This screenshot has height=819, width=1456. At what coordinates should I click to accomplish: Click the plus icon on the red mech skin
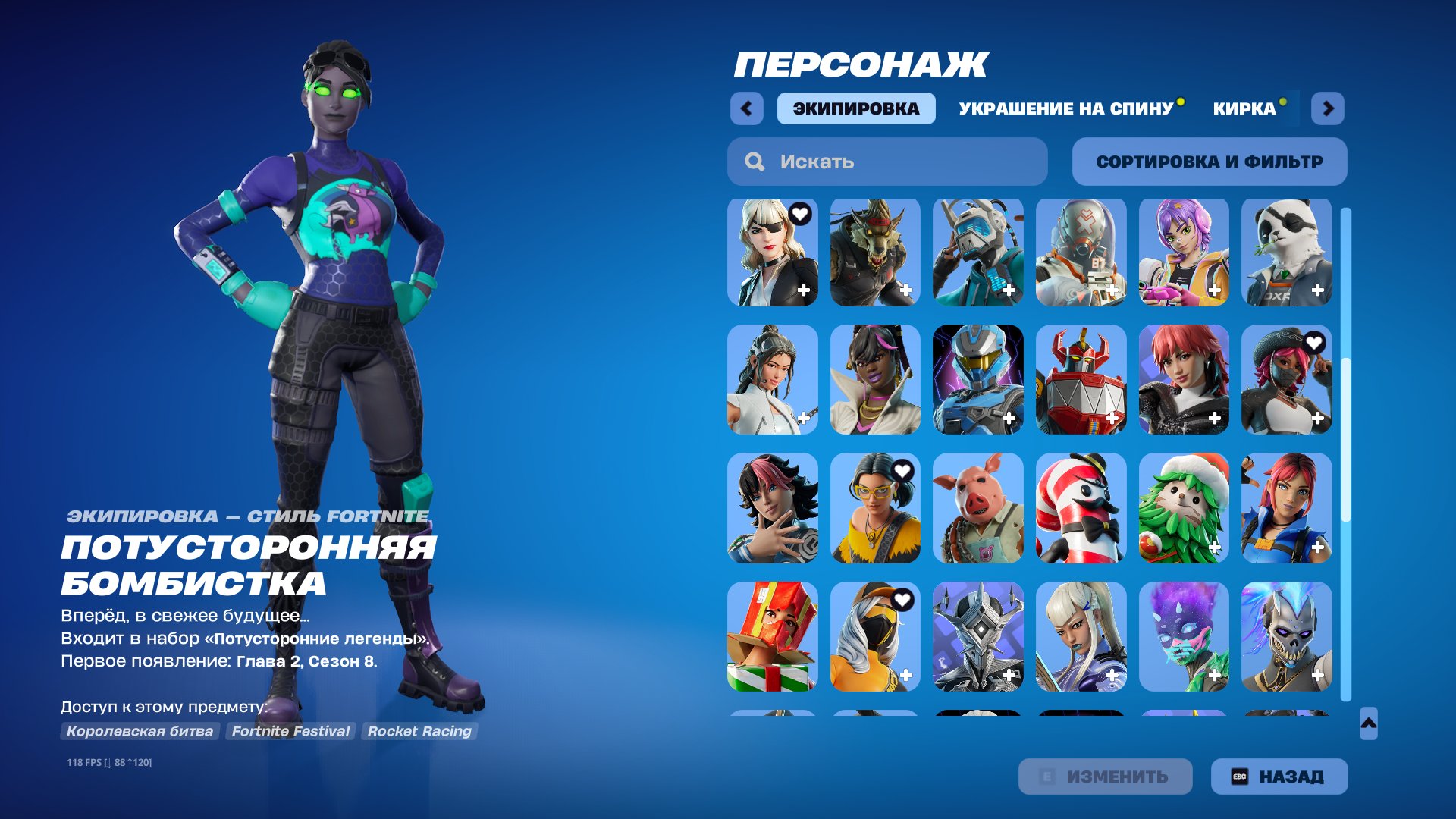(1112, 416)
